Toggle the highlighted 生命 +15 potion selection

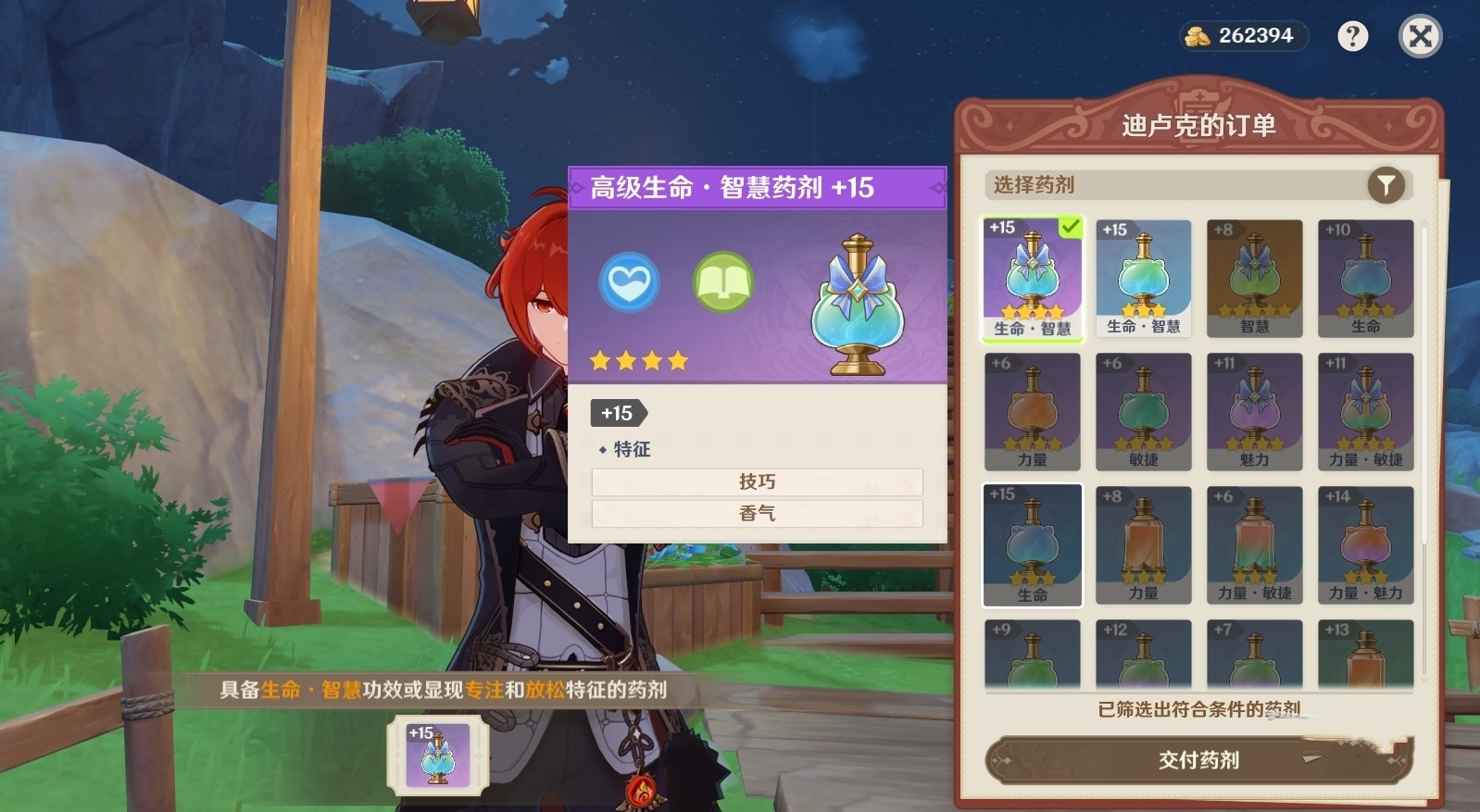1032,543
